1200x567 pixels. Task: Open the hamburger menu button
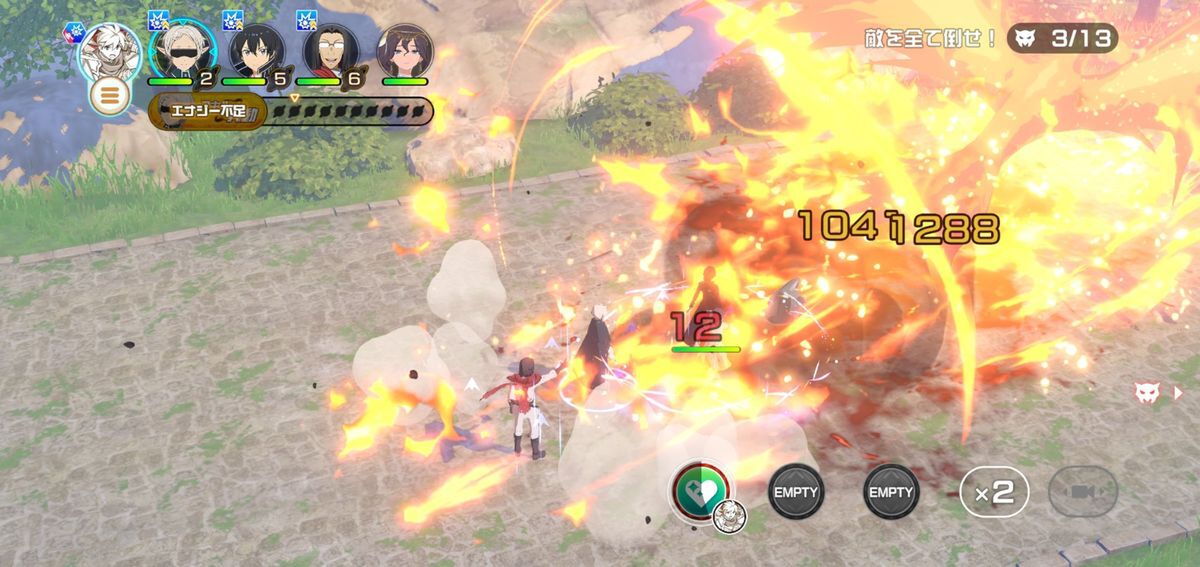109,96
